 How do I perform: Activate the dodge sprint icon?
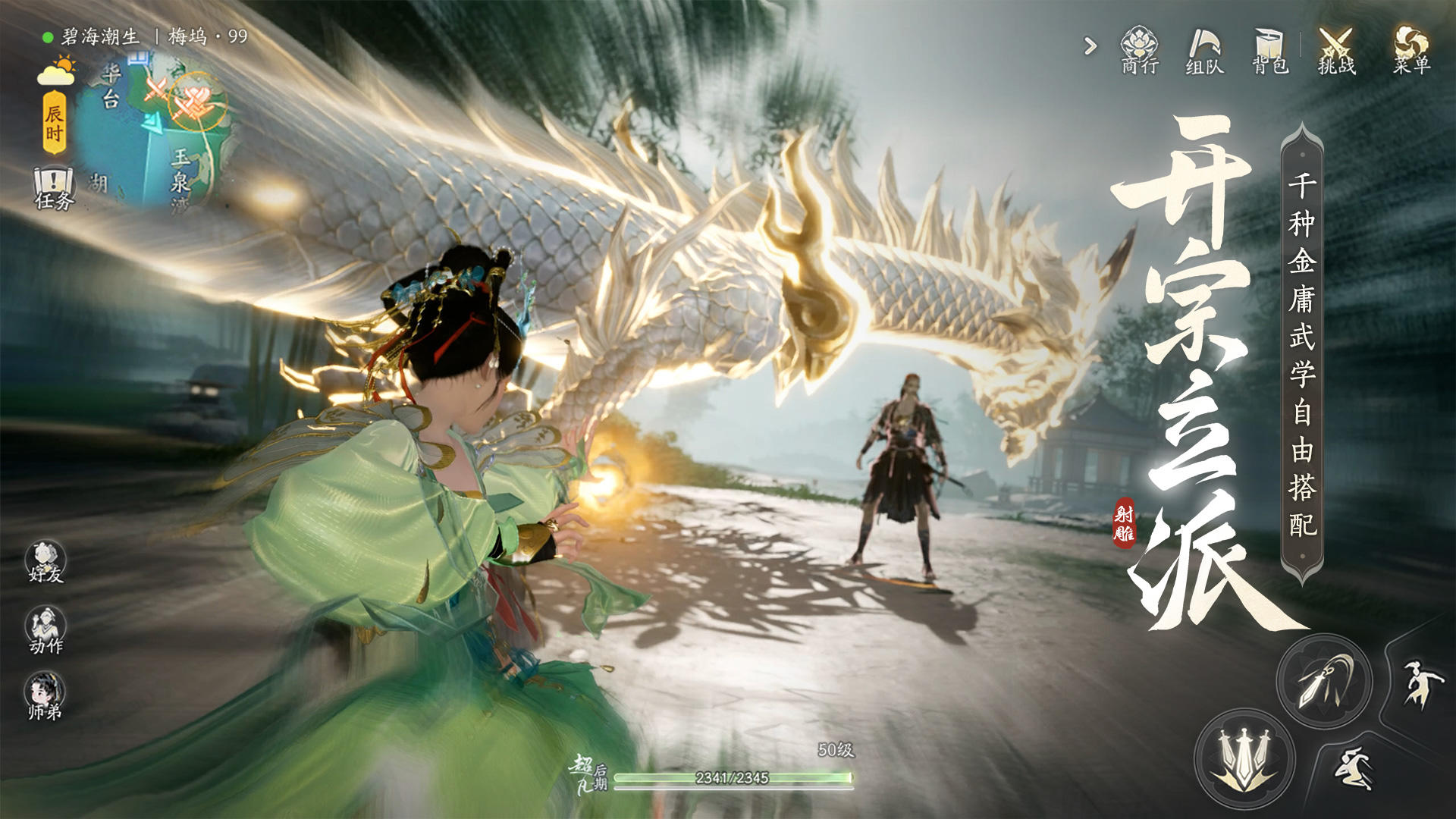tap(1355, 767)
